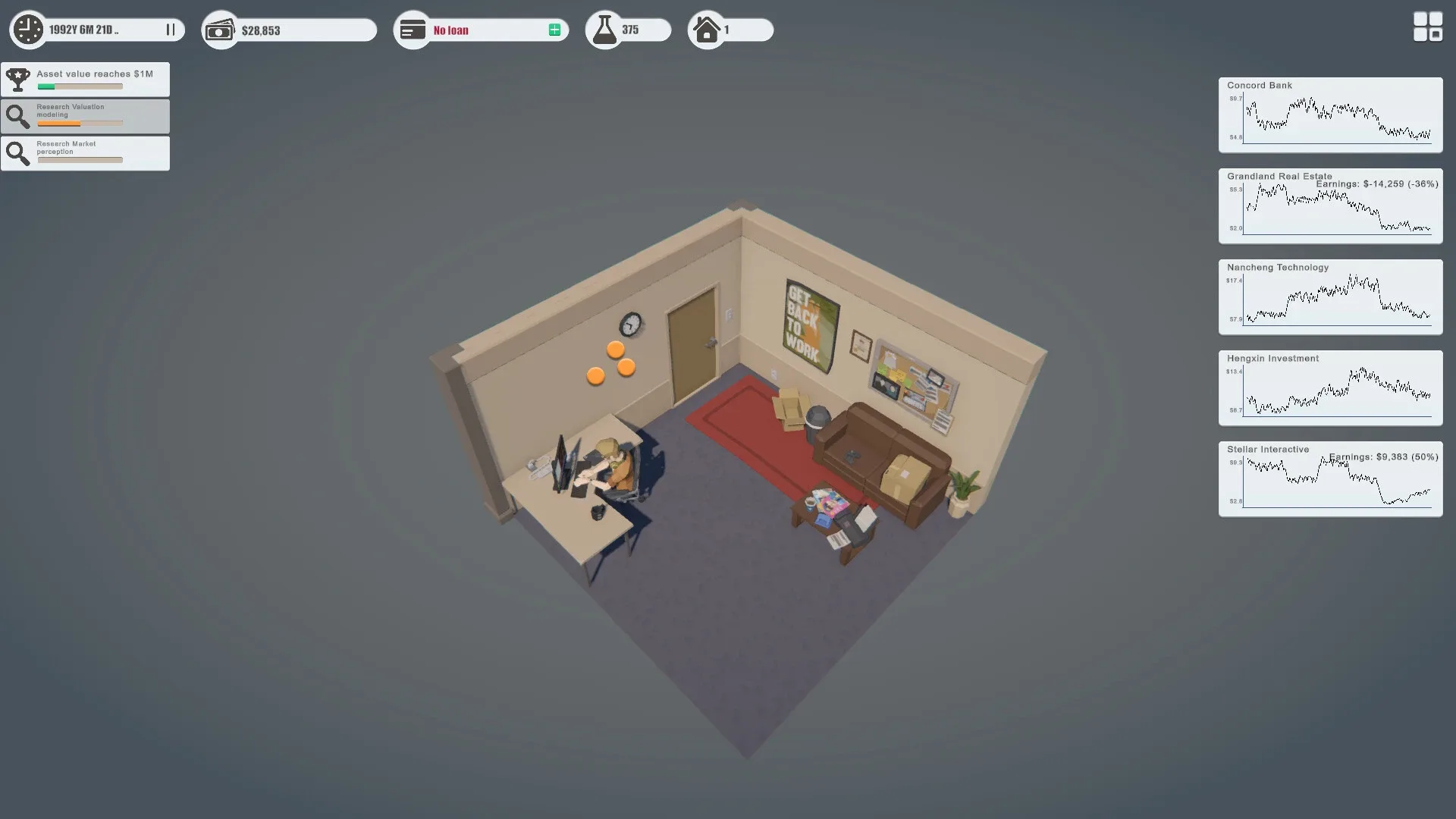Screen dimensions: 1456x819
Task: Click the magnifier icon on Research Valuation modeling
Action: click(x=18, y=115)
